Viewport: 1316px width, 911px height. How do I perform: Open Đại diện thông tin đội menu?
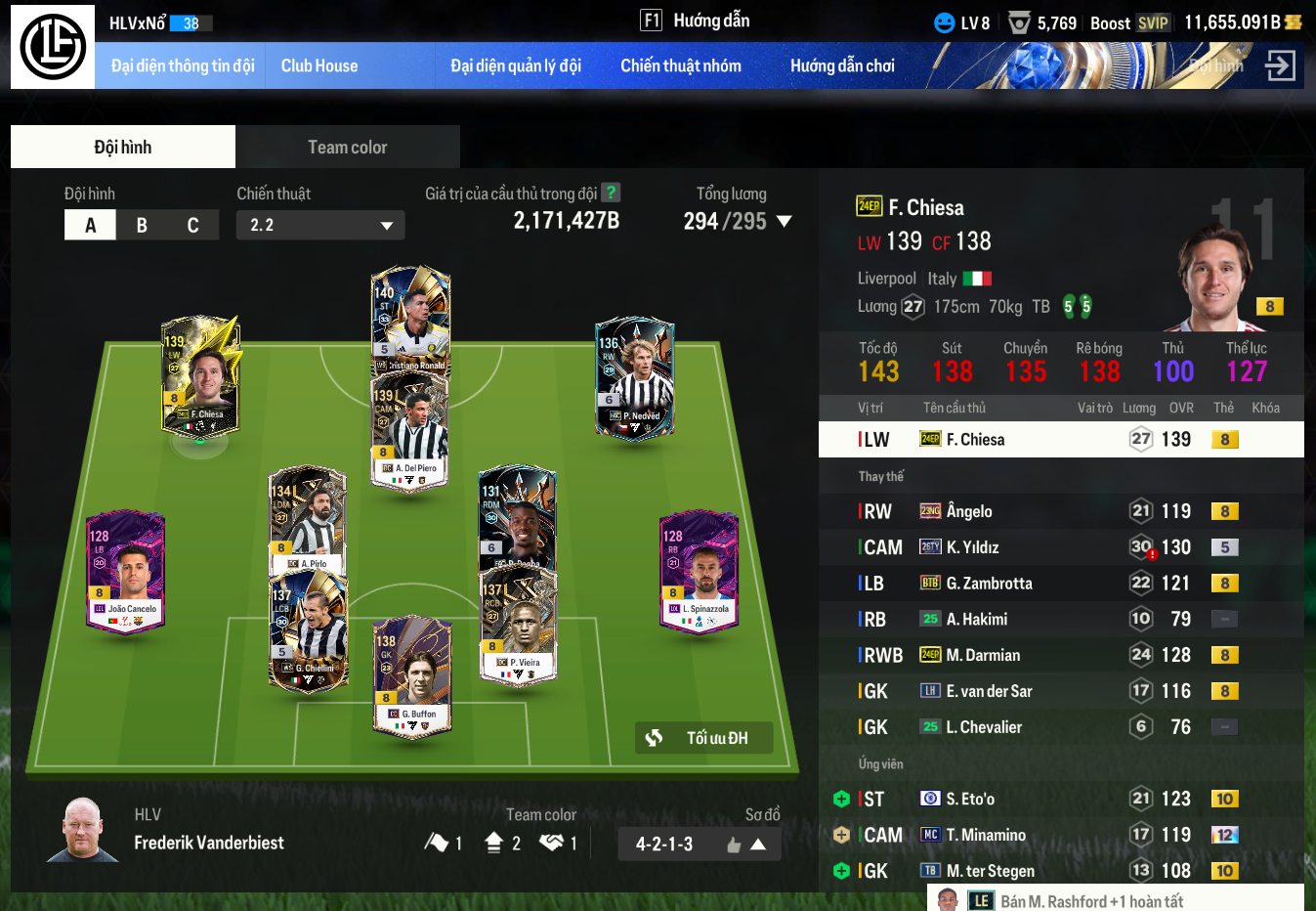pyautogui.click(x=183, y=66)
